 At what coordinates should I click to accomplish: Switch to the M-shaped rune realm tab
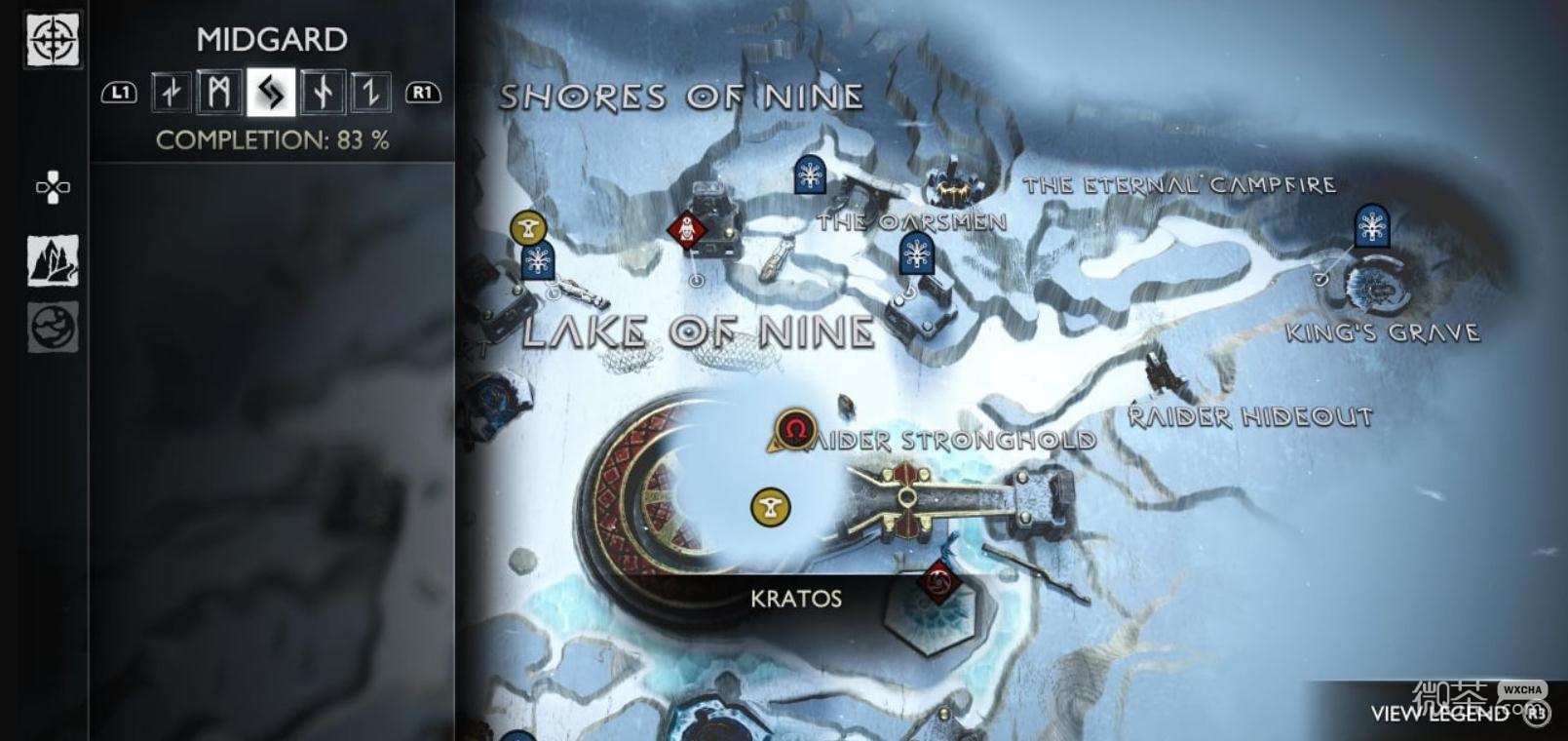219,93
